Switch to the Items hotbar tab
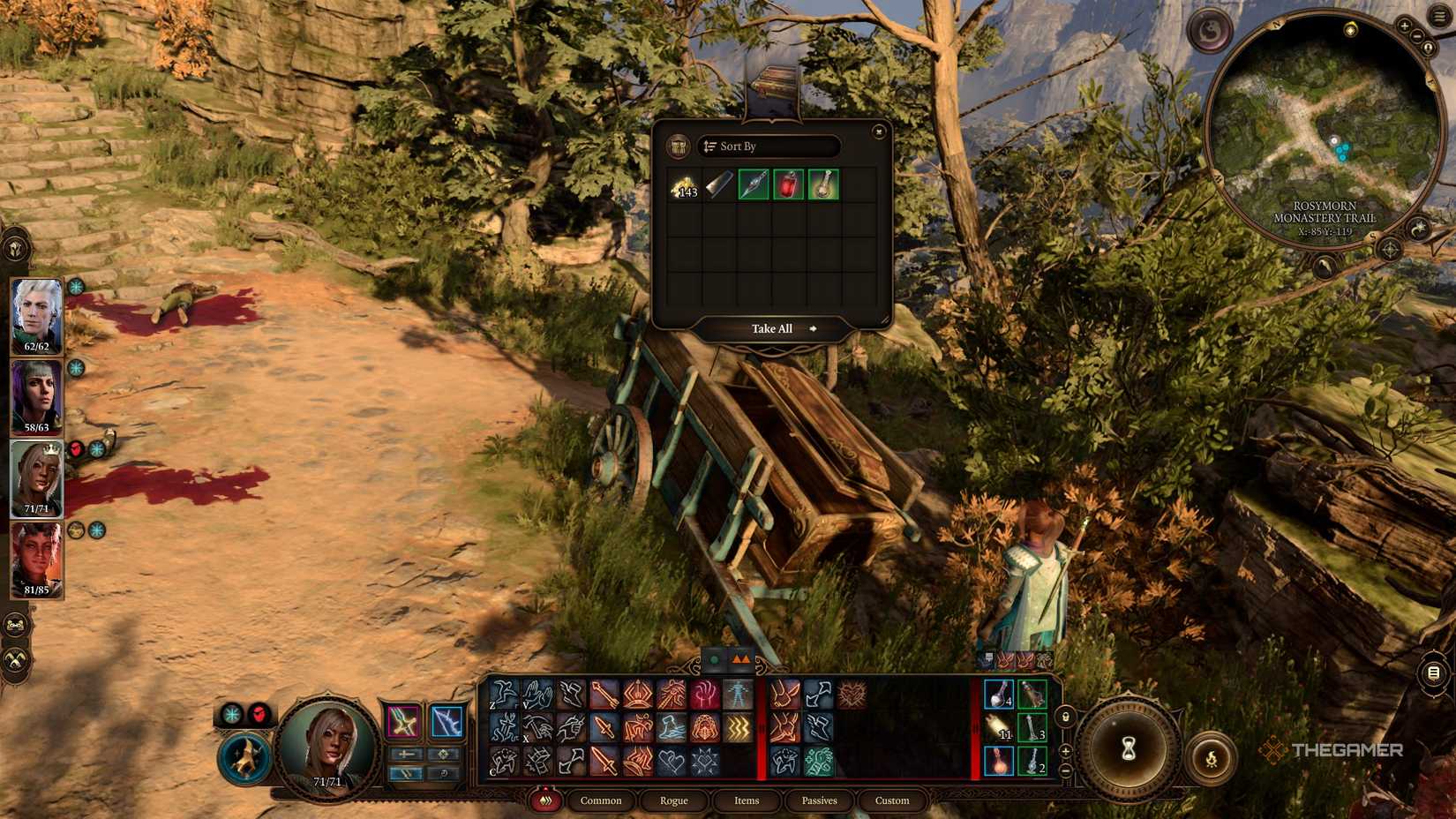 pyautogui.click(x=746, y=800)
